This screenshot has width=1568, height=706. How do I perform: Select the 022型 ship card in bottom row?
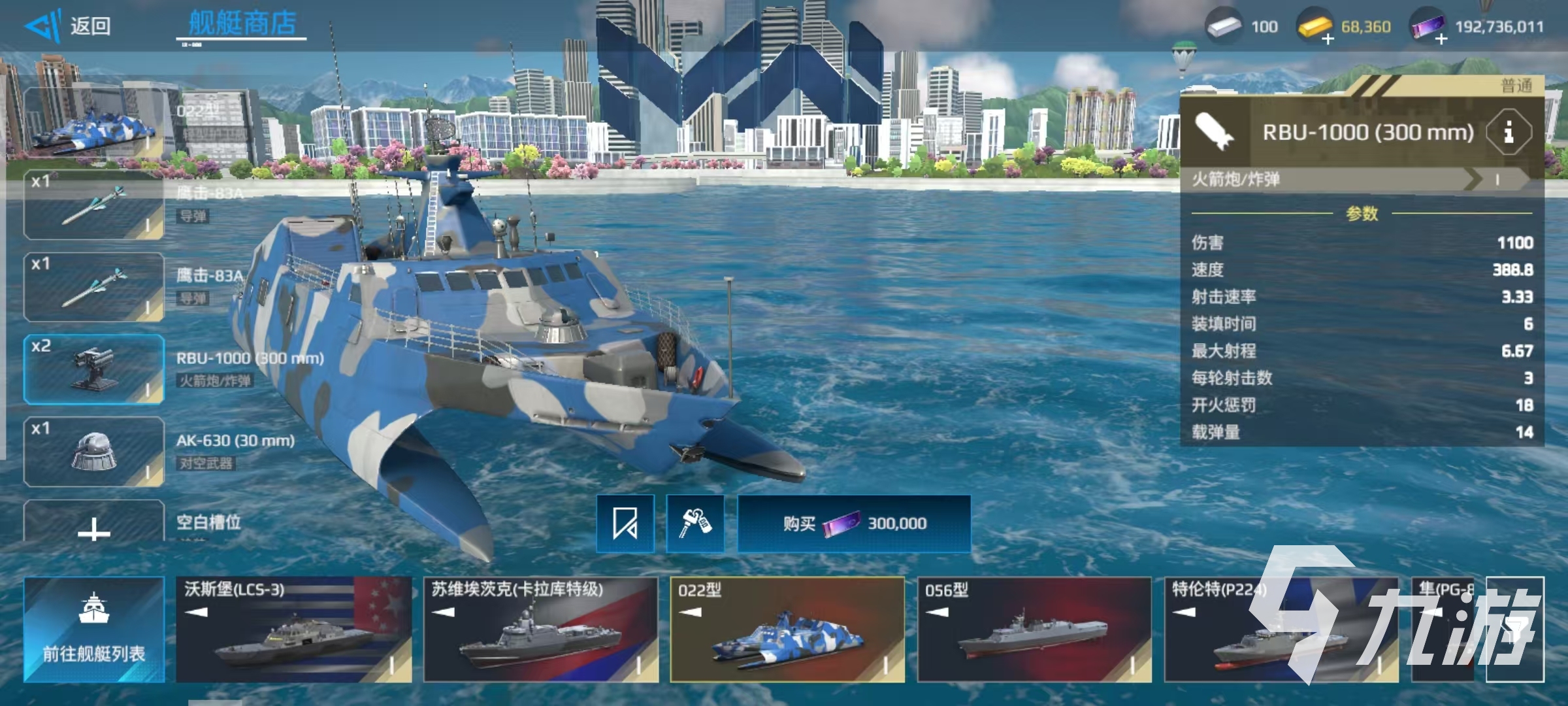(x=787, y=630)
